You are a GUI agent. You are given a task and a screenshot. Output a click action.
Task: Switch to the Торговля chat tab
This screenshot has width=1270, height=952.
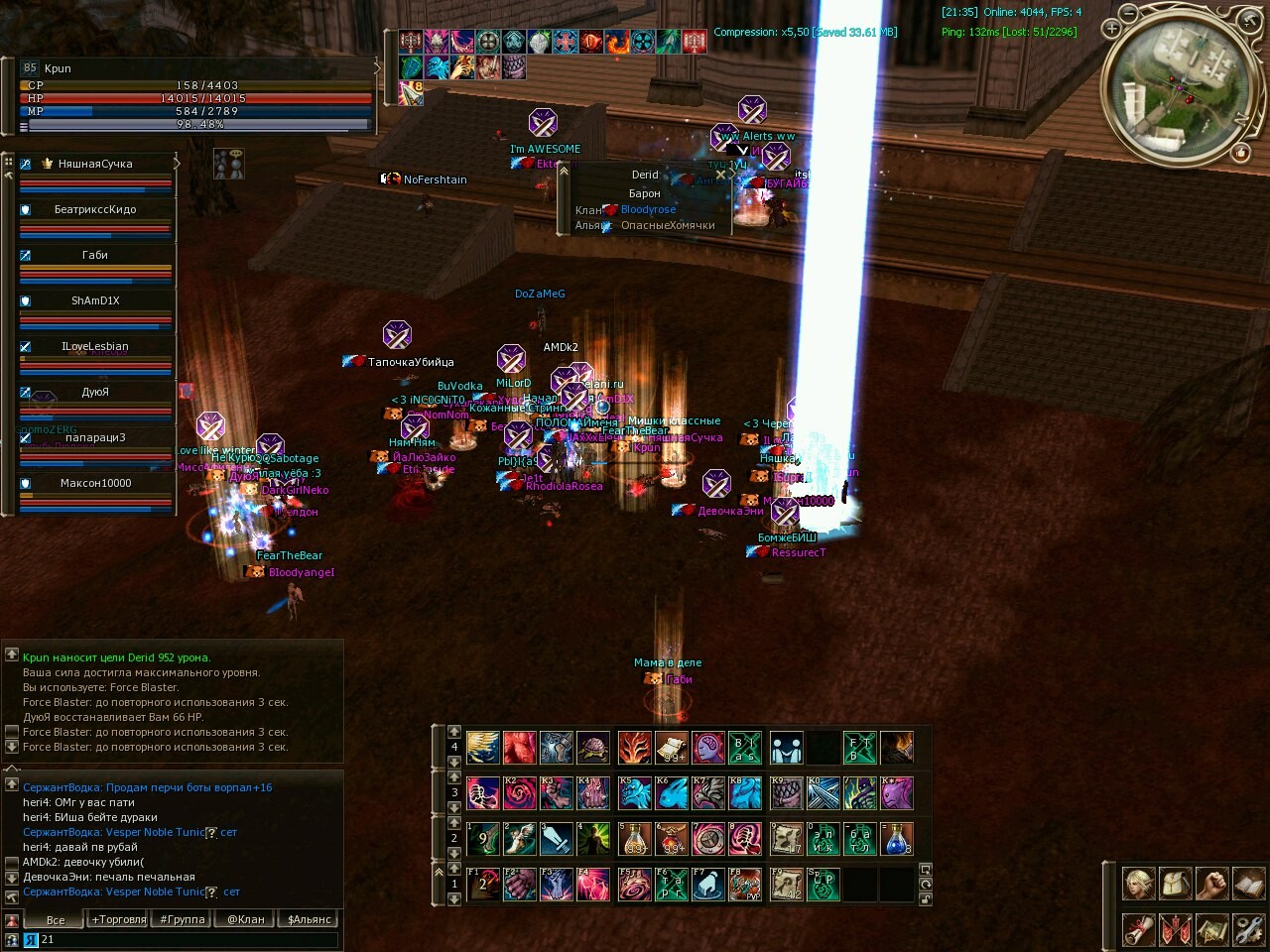(x=119, y=919)
